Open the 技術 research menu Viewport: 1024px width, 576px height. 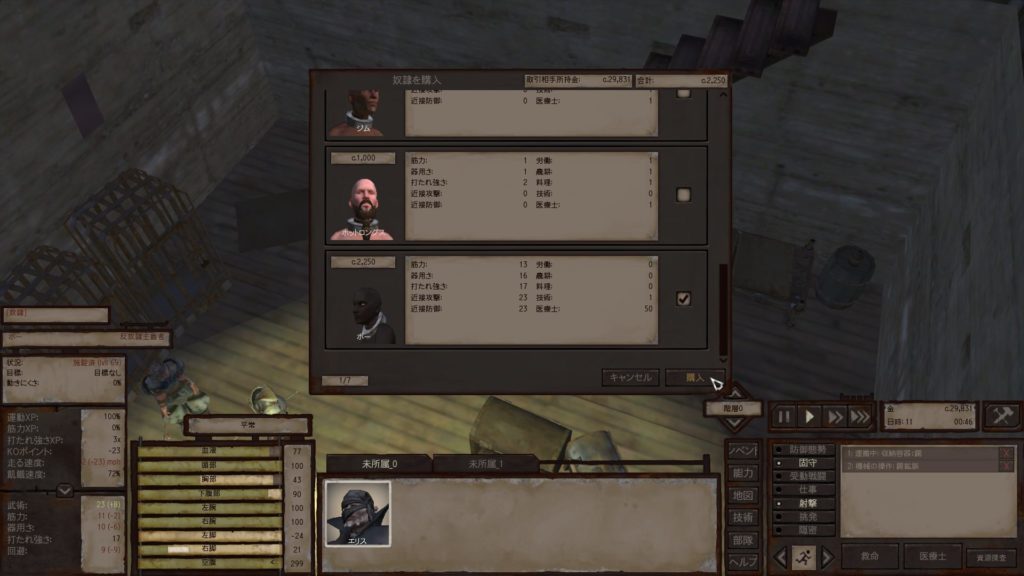tap(743, 517)
